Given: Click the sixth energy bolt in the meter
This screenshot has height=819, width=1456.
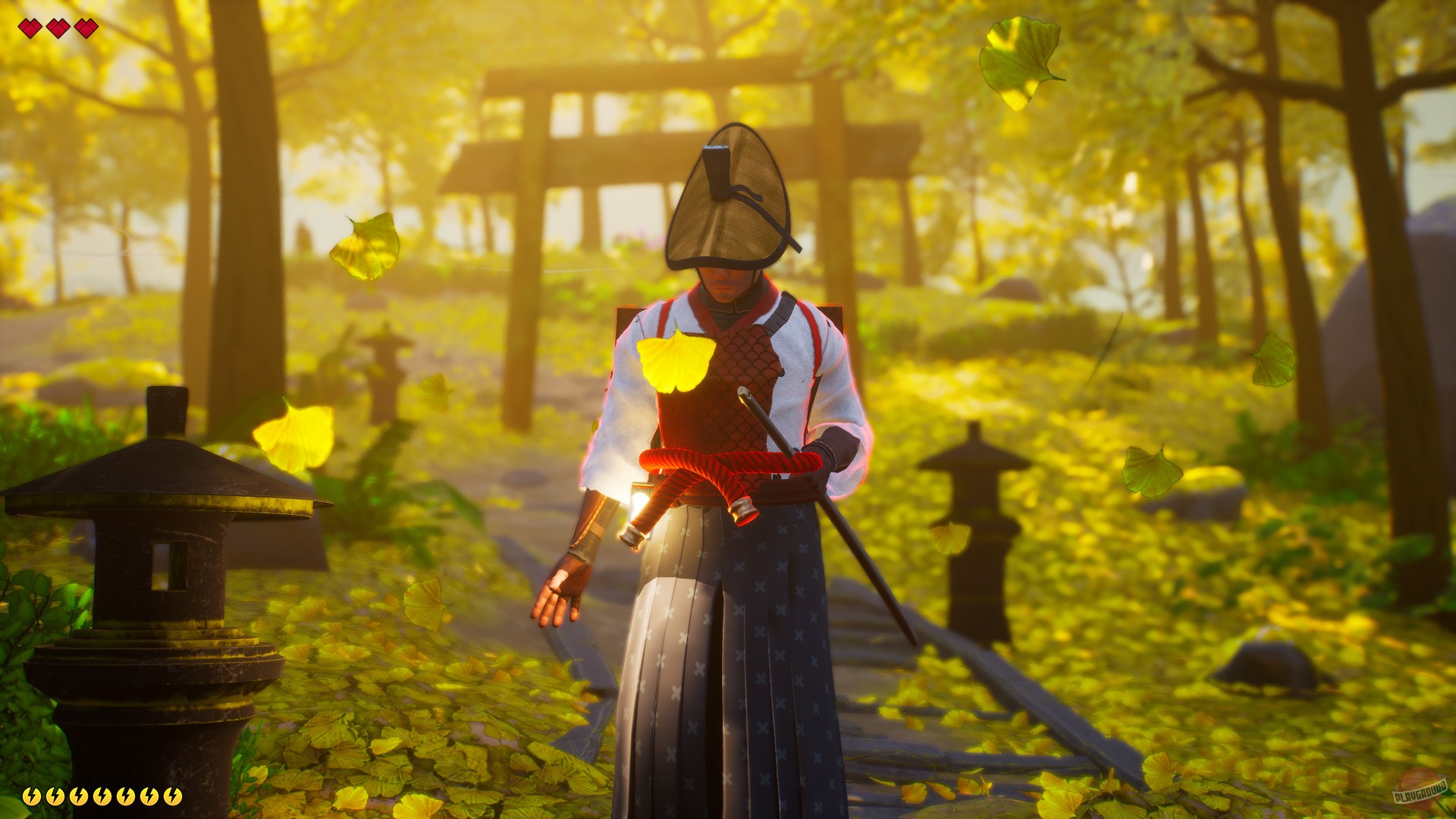Looking at the screenshot, I should point(149,796).
